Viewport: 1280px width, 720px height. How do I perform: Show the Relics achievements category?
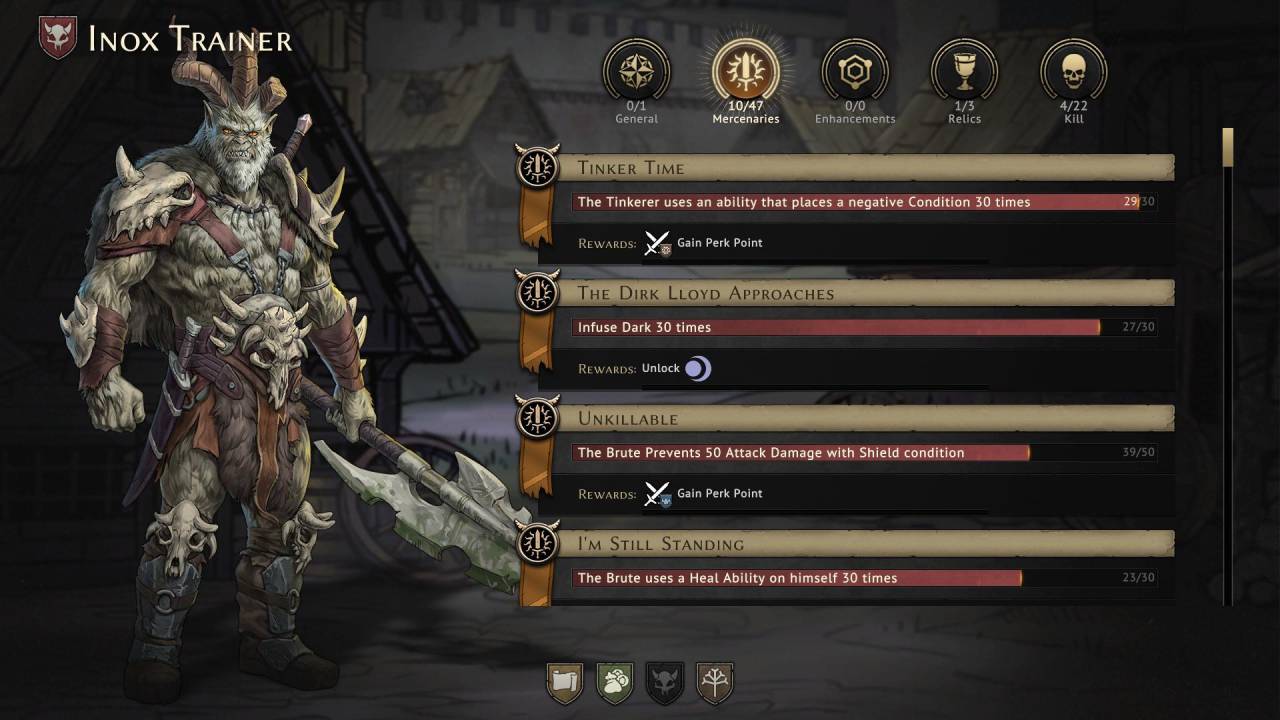coord(964,72)
